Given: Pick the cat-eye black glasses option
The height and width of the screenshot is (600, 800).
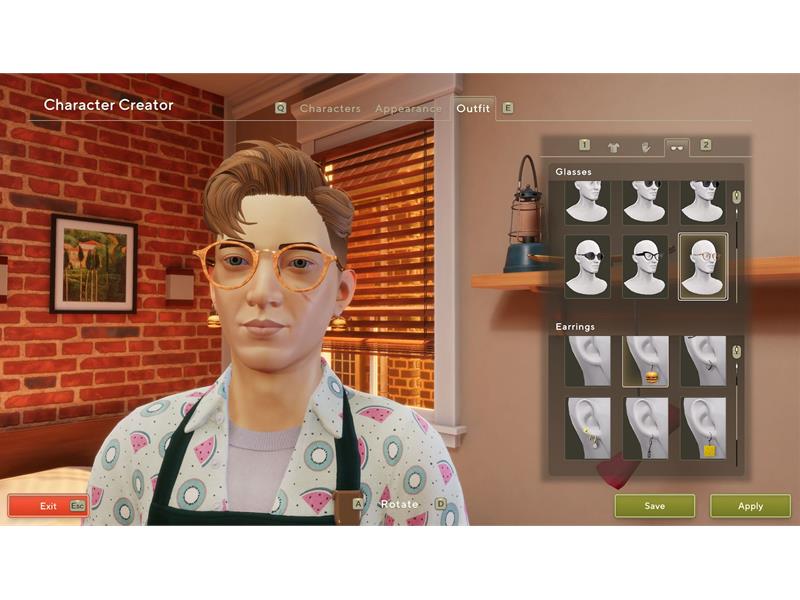Looking at the screenshot, I should [645, 265].
